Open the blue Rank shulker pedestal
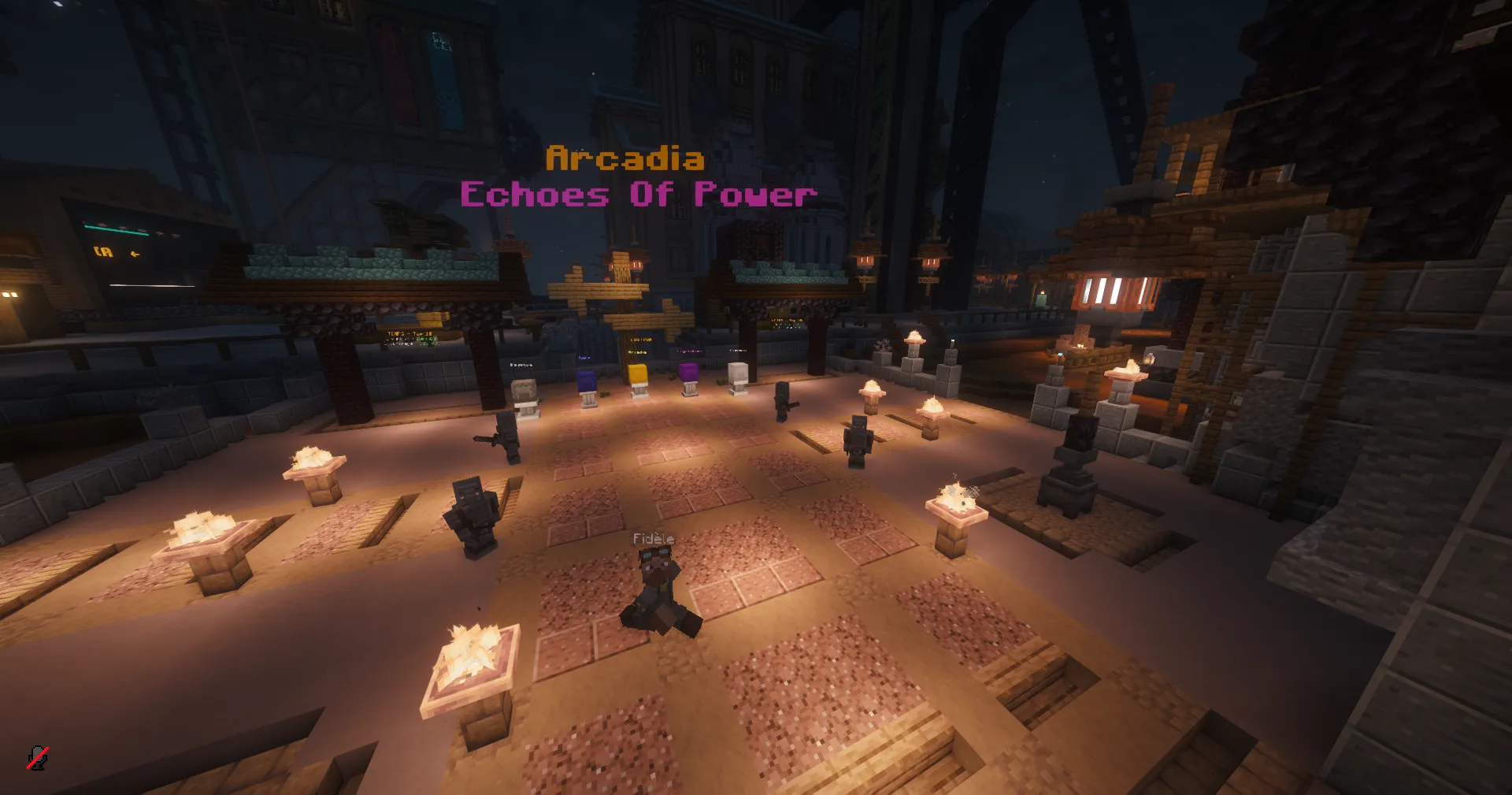Screen dimensions: 1512x795 pos(588,381)
